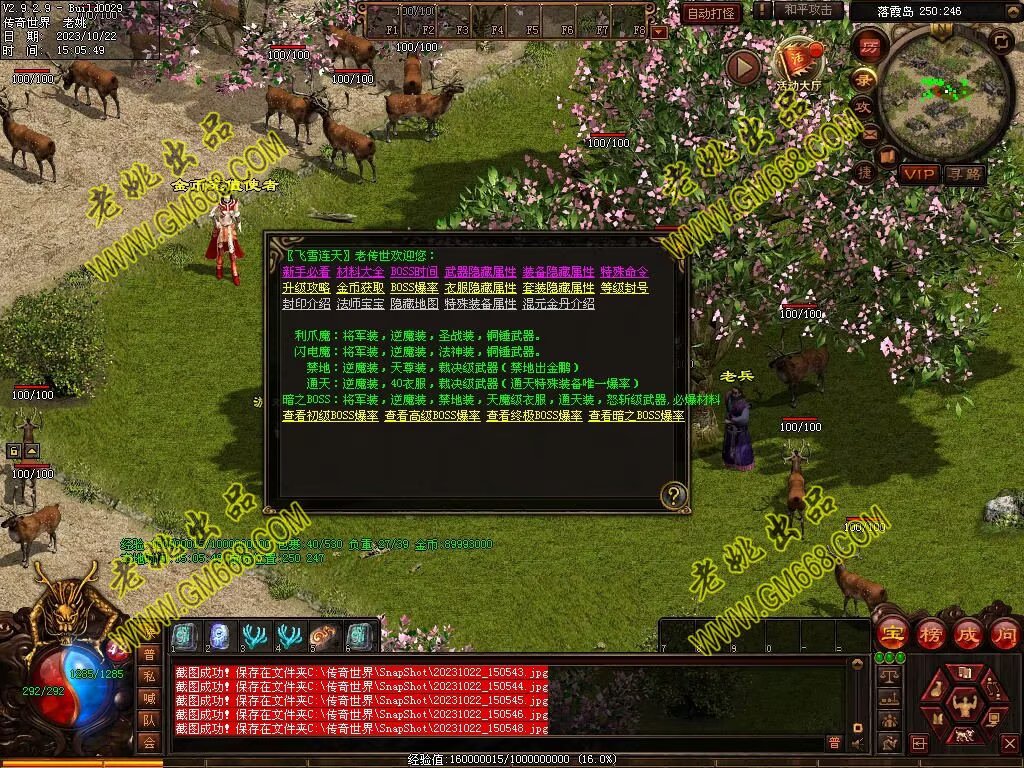
Task: Open 查看初级BOSS爆率 drop rate link
Action: coord(330,416)
